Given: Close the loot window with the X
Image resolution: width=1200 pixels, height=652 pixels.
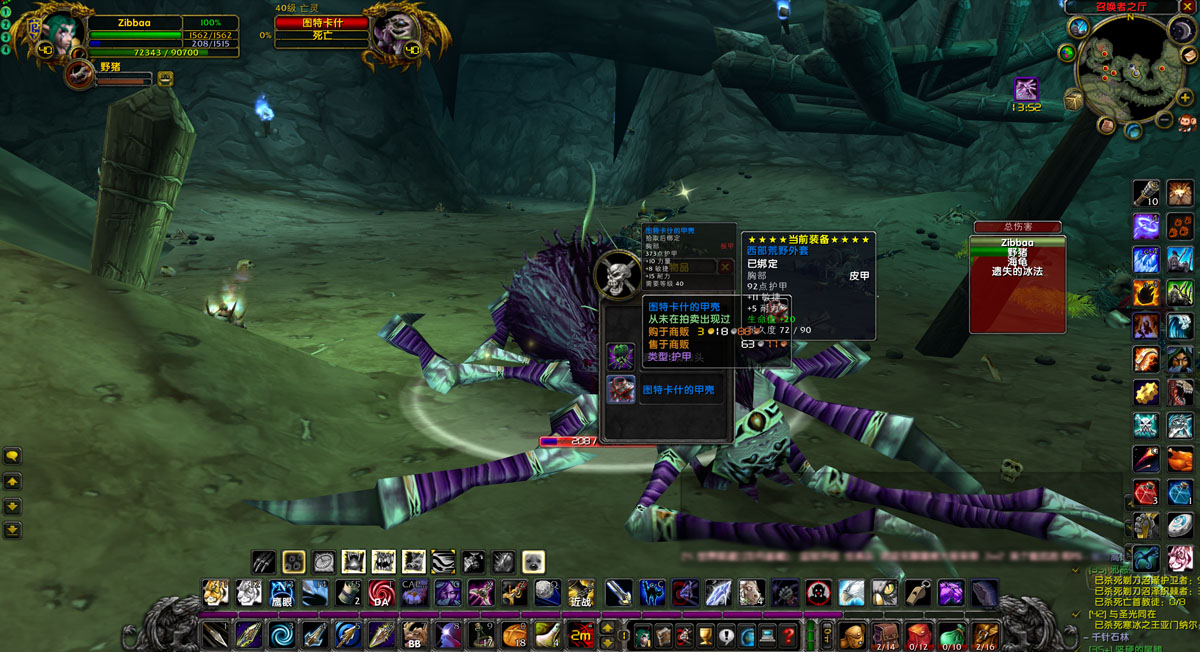Looking at the screenshot, I should tap(726, 267).
